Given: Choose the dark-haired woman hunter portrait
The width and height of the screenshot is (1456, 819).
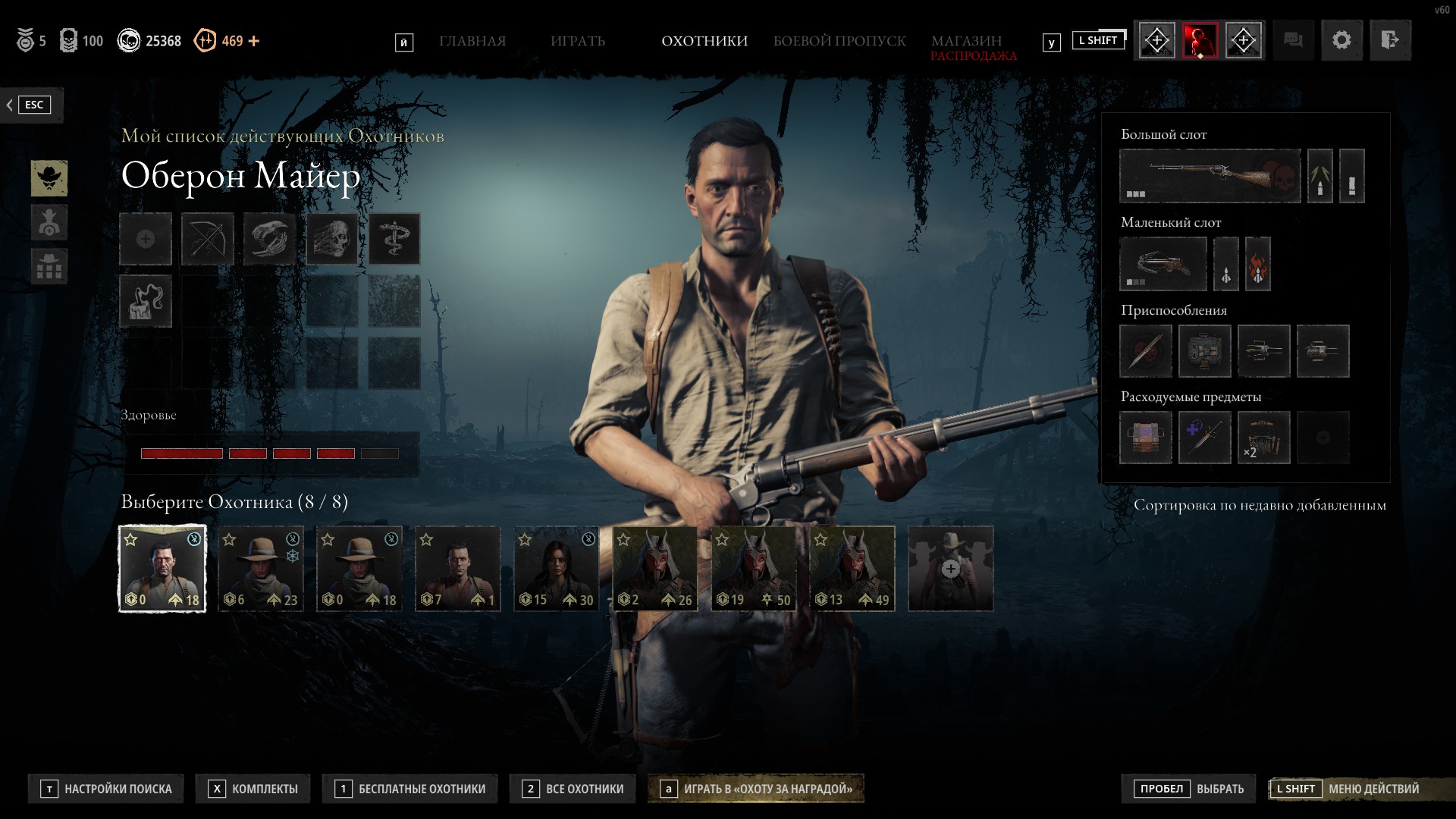Looking at the screenshot, I should point(556,569).
